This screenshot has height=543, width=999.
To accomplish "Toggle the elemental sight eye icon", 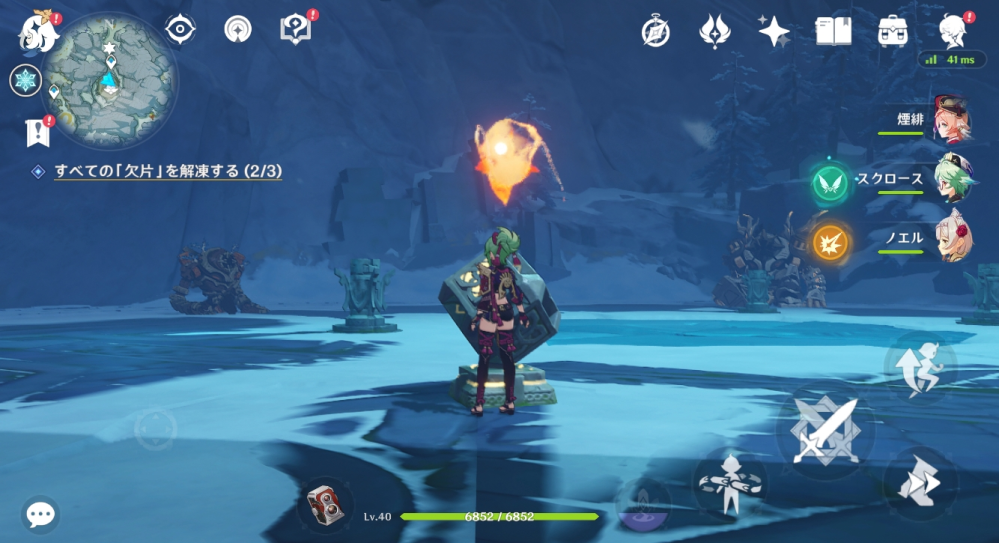I will tap(180, 30).
